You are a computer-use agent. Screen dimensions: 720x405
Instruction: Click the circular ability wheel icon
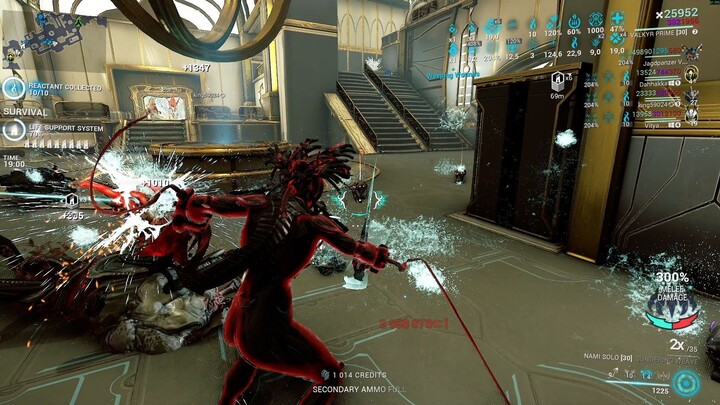click(685, 383)
